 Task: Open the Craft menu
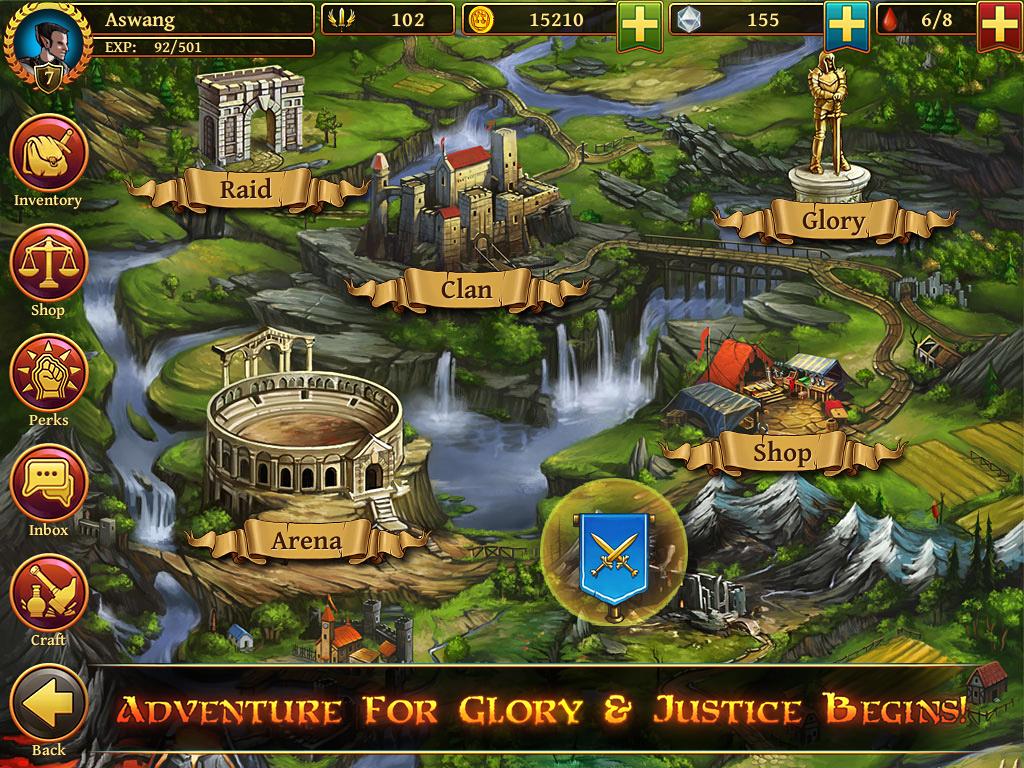point(48,593)
